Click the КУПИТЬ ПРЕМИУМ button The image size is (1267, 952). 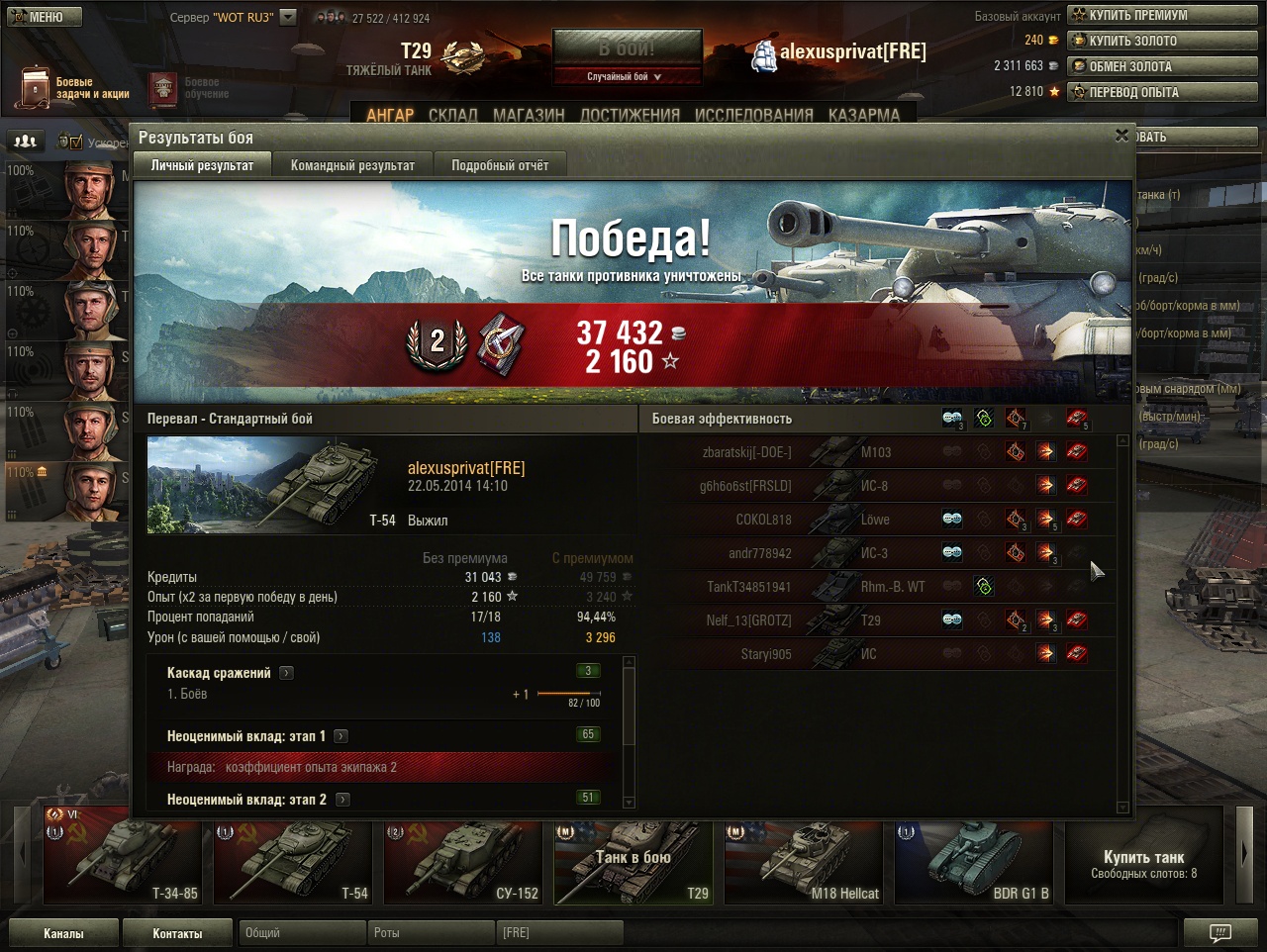point(1161,16)
